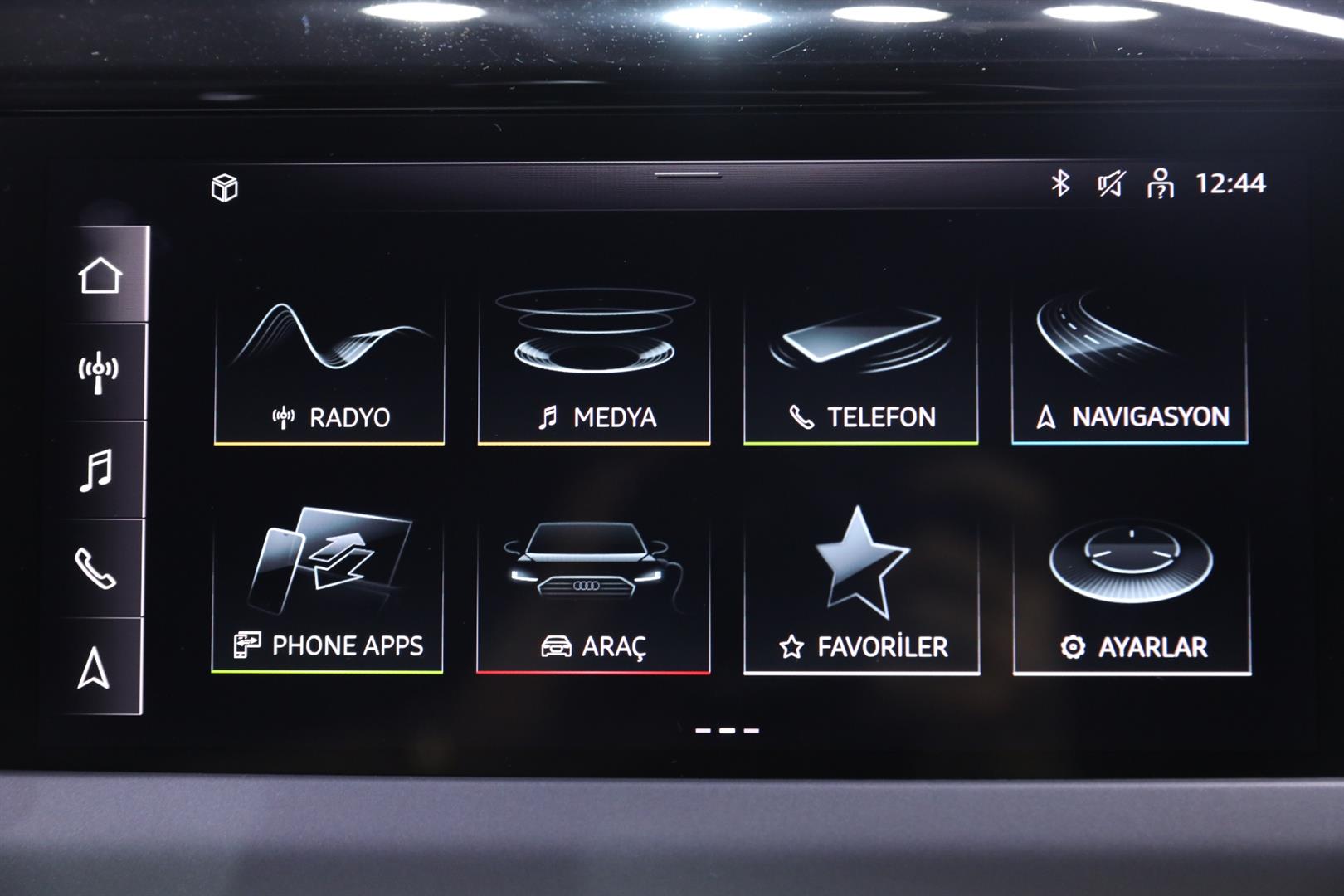Viewport: 1344px width, 896px height.
Task: Select the radio antenna sidebar shortcut
Action: [99, 373]
